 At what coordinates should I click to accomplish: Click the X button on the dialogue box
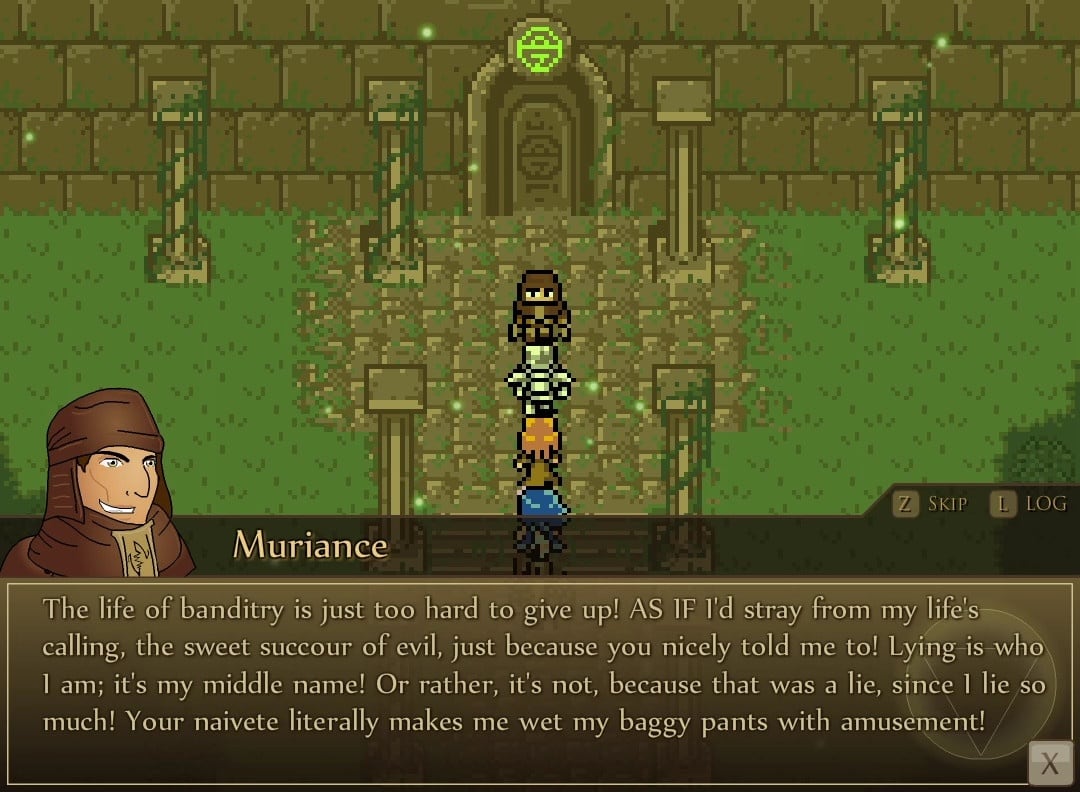click(1049, 765)
